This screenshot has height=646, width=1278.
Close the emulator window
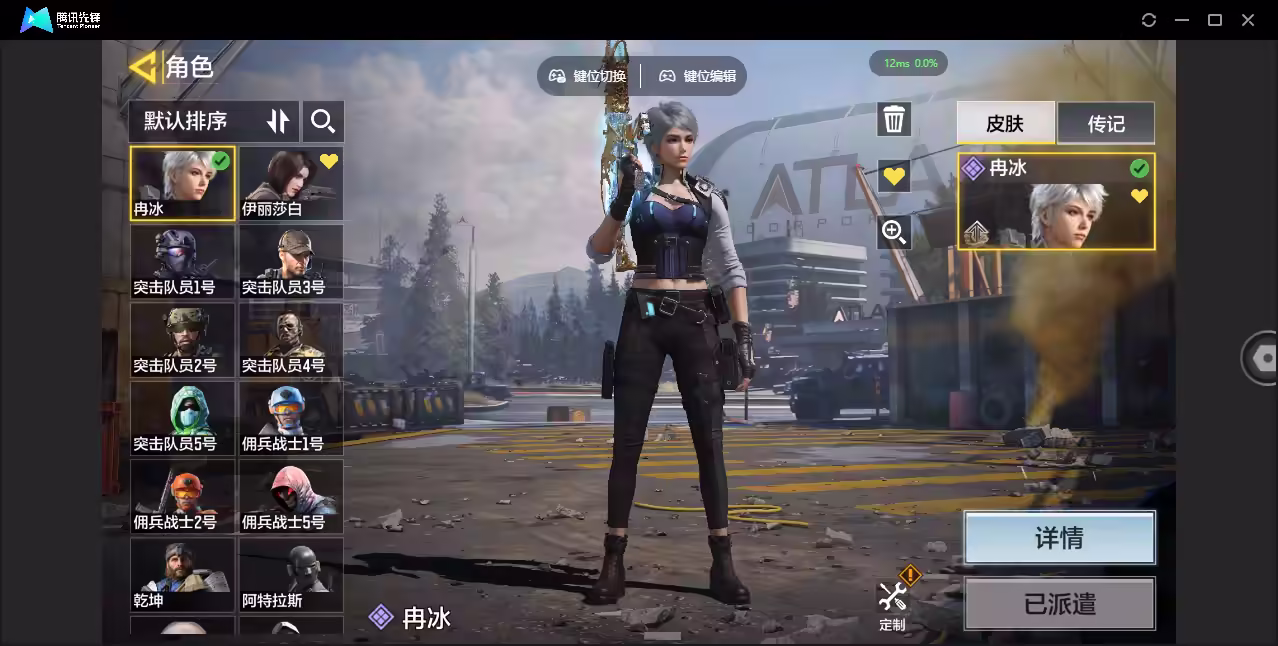1248,20
